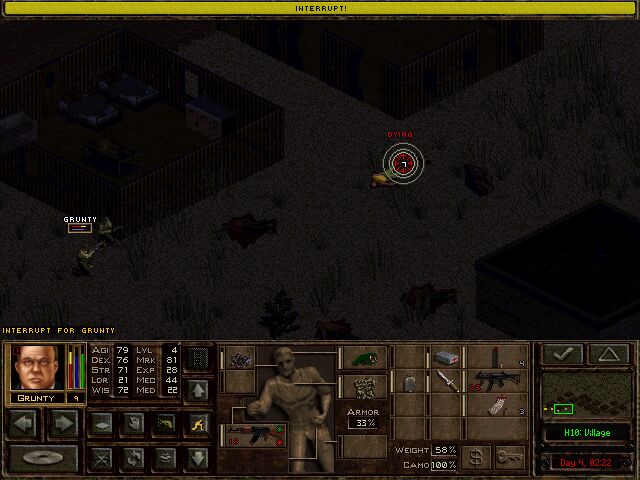The height and width of the screenshot is (480, 640).
Task: Select the submachine gun inventory slot
Action: [x=490, y=381]
